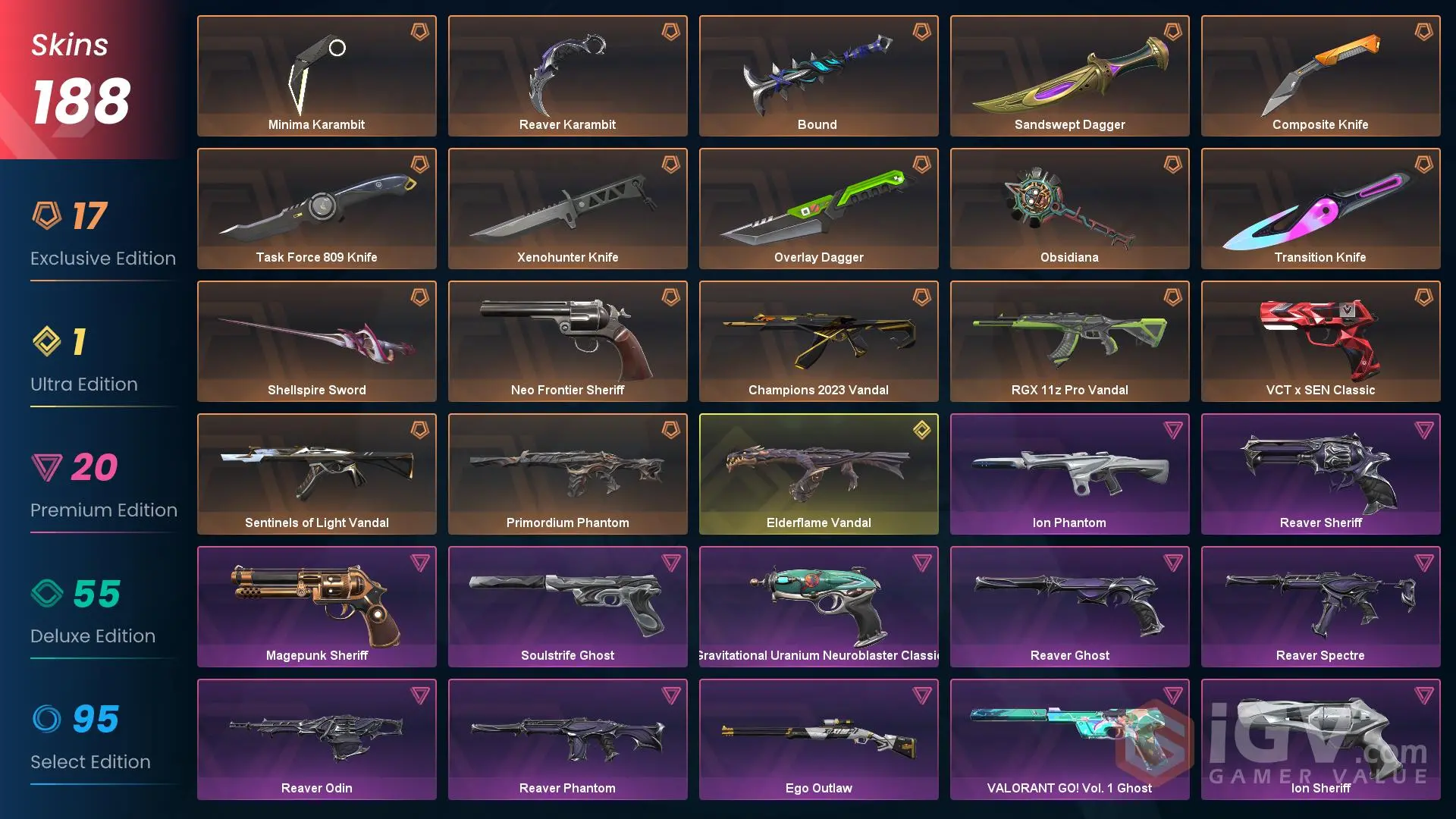Choose the Obsidiana melee skin
This screenshot has height=819, width=1456.
coord(1069,209)
